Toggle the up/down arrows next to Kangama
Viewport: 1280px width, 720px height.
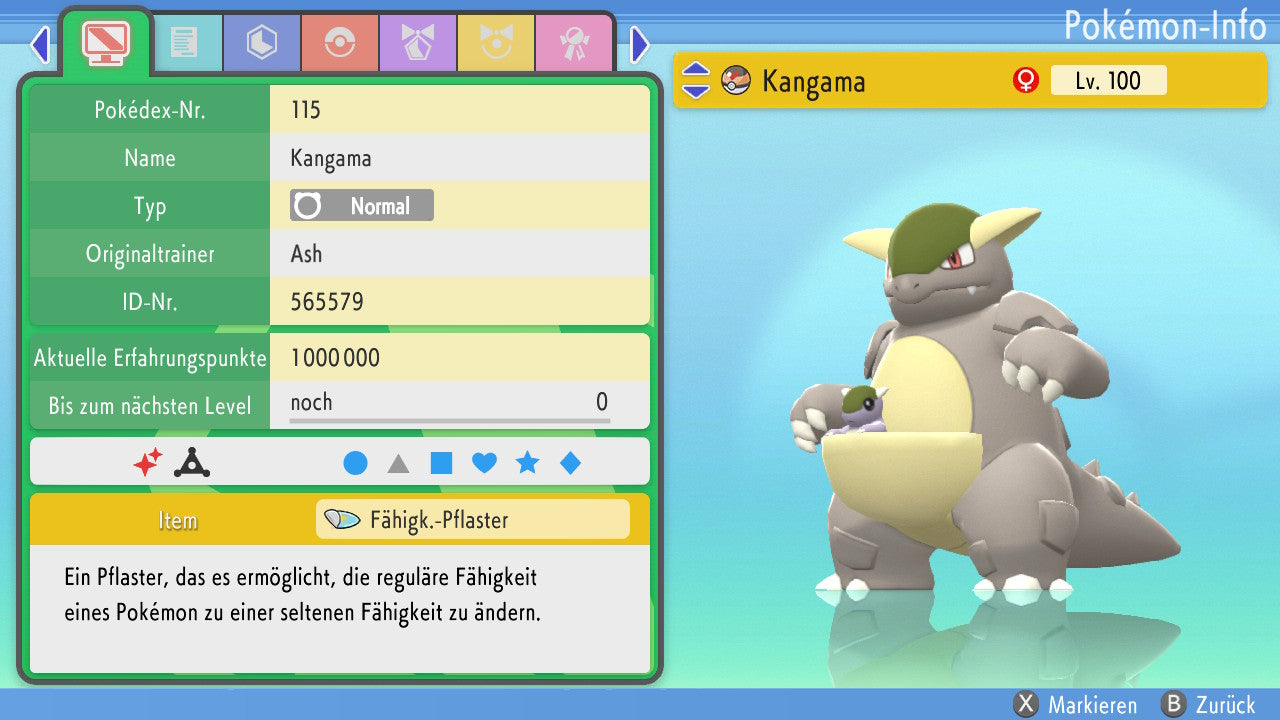pyautogui.click(x=695, y=81)
